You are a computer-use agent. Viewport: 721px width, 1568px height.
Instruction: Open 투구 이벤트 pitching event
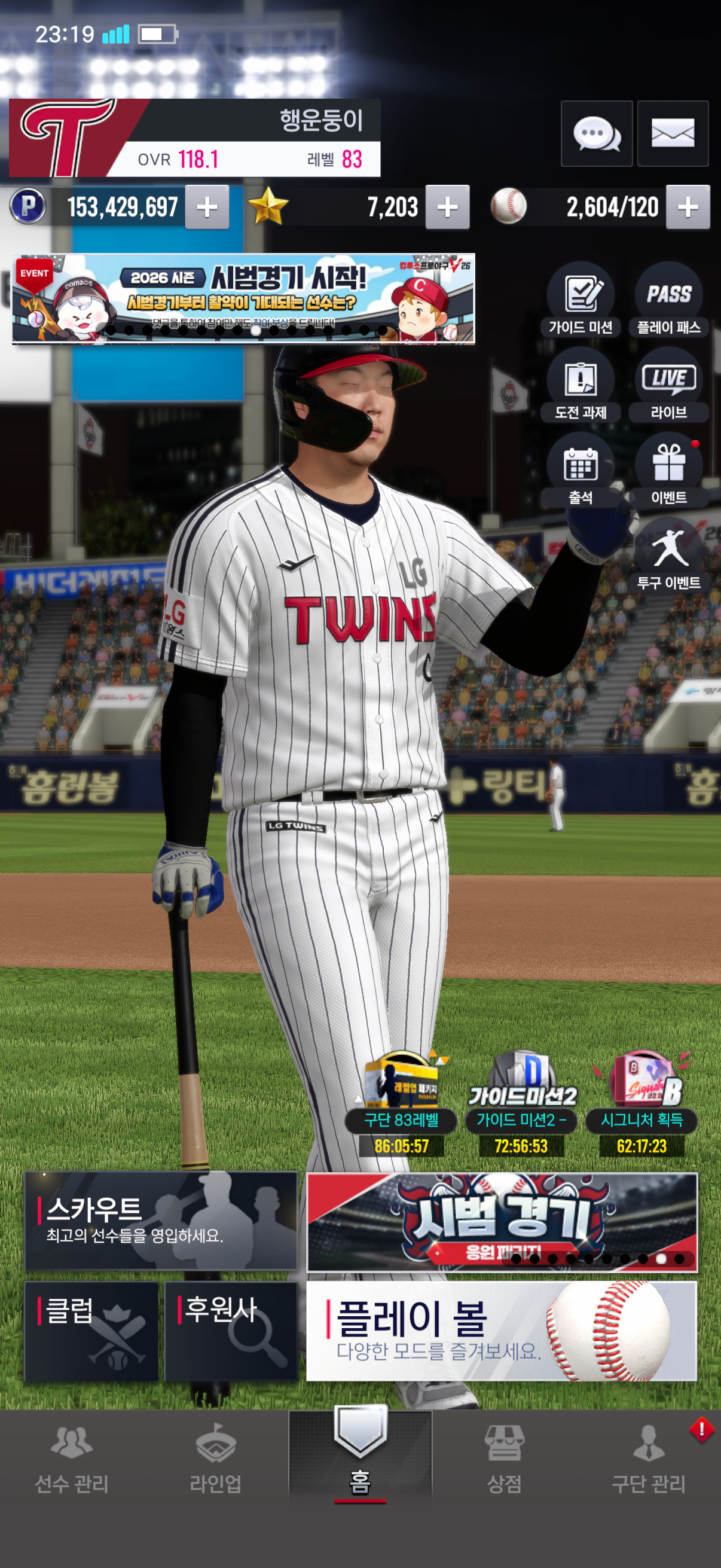(668, 555)
